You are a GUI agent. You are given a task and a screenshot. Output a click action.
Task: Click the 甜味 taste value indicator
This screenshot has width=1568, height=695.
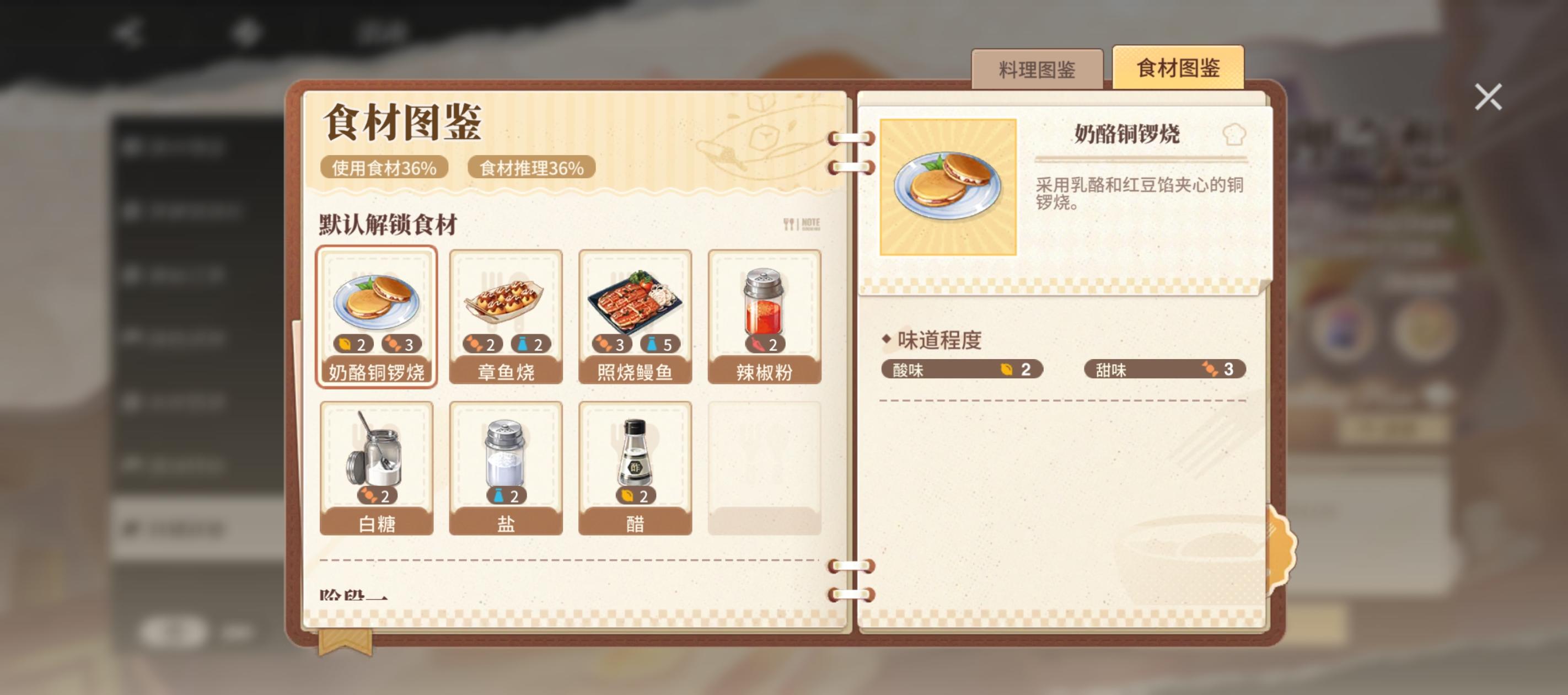1166,370
